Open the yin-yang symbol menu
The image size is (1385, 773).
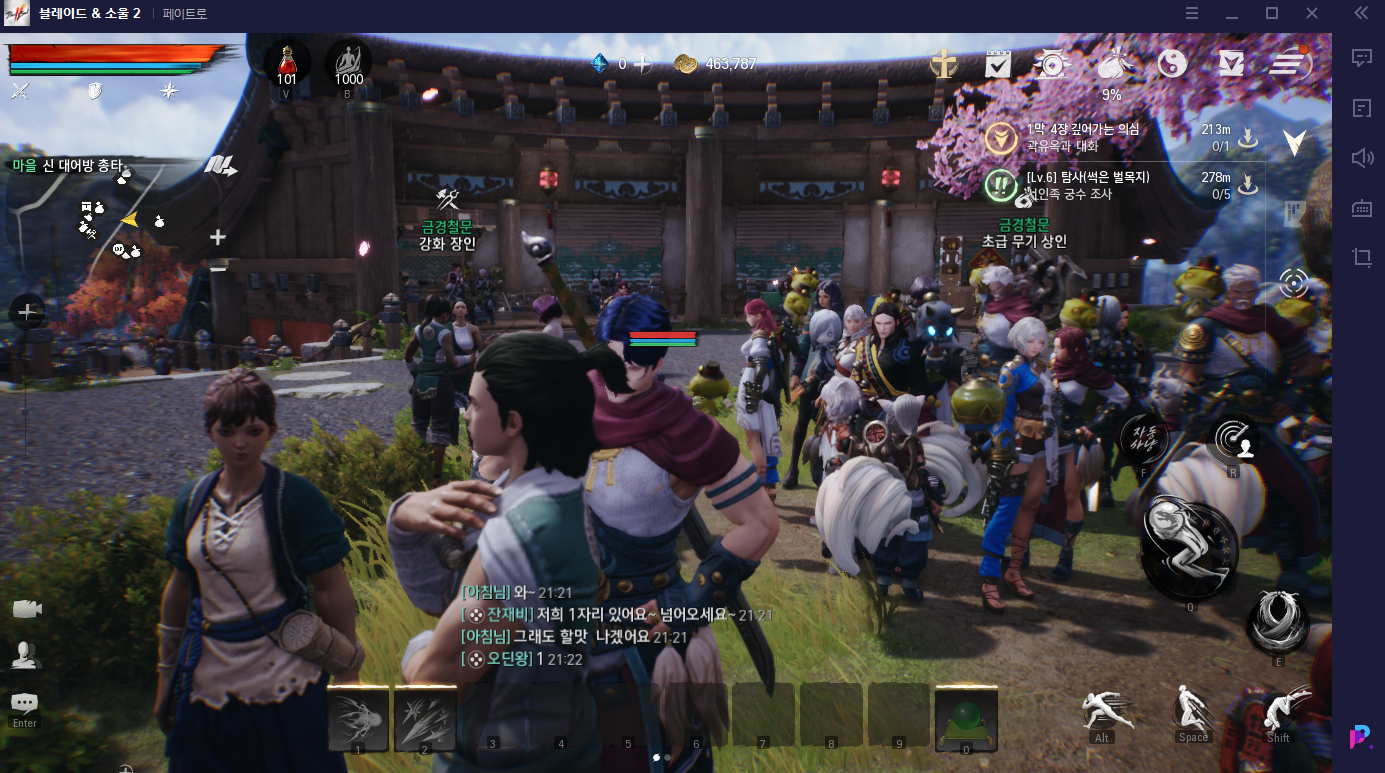(x=1172, y=64)
